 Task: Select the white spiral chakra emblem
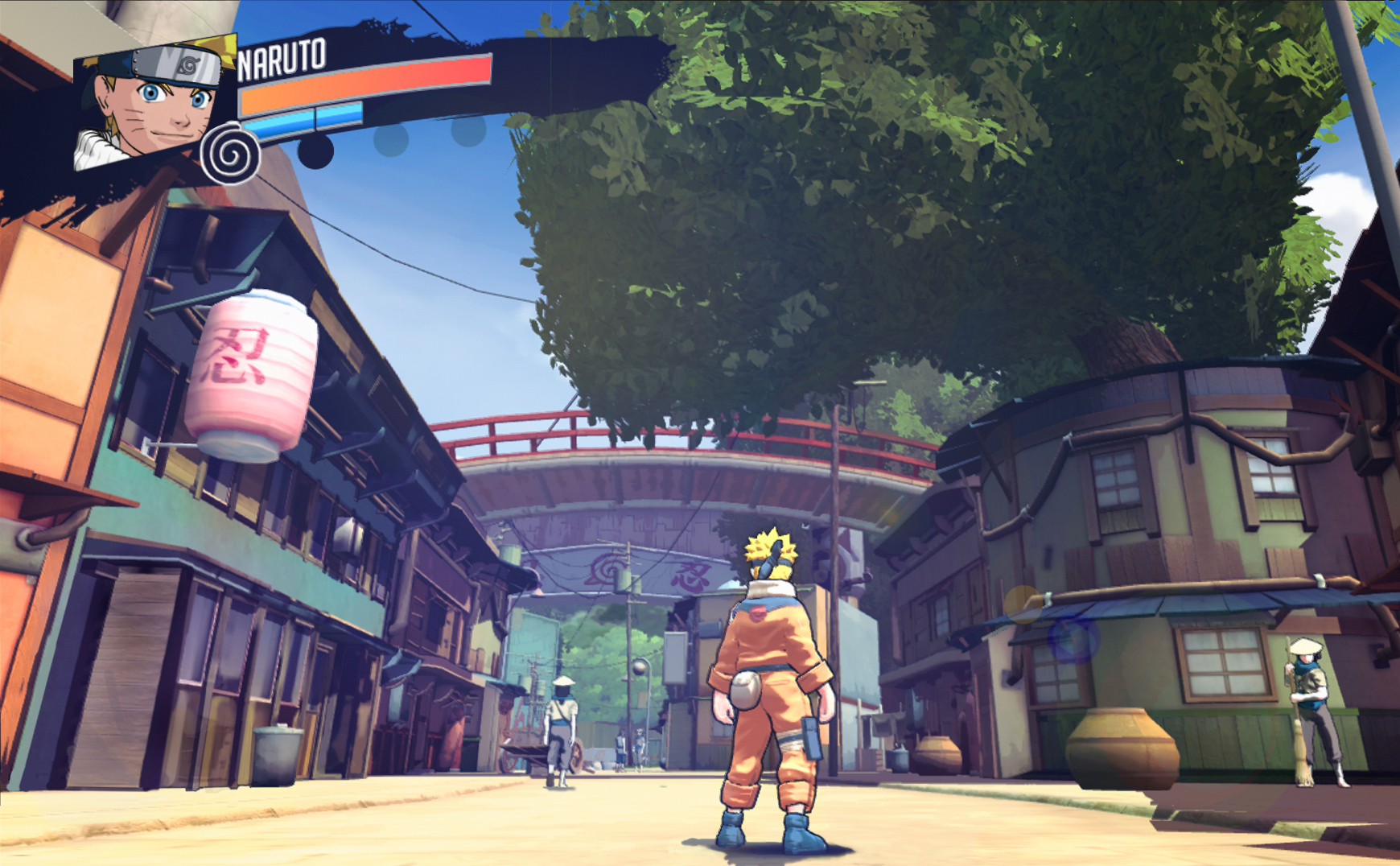point(231,154)
